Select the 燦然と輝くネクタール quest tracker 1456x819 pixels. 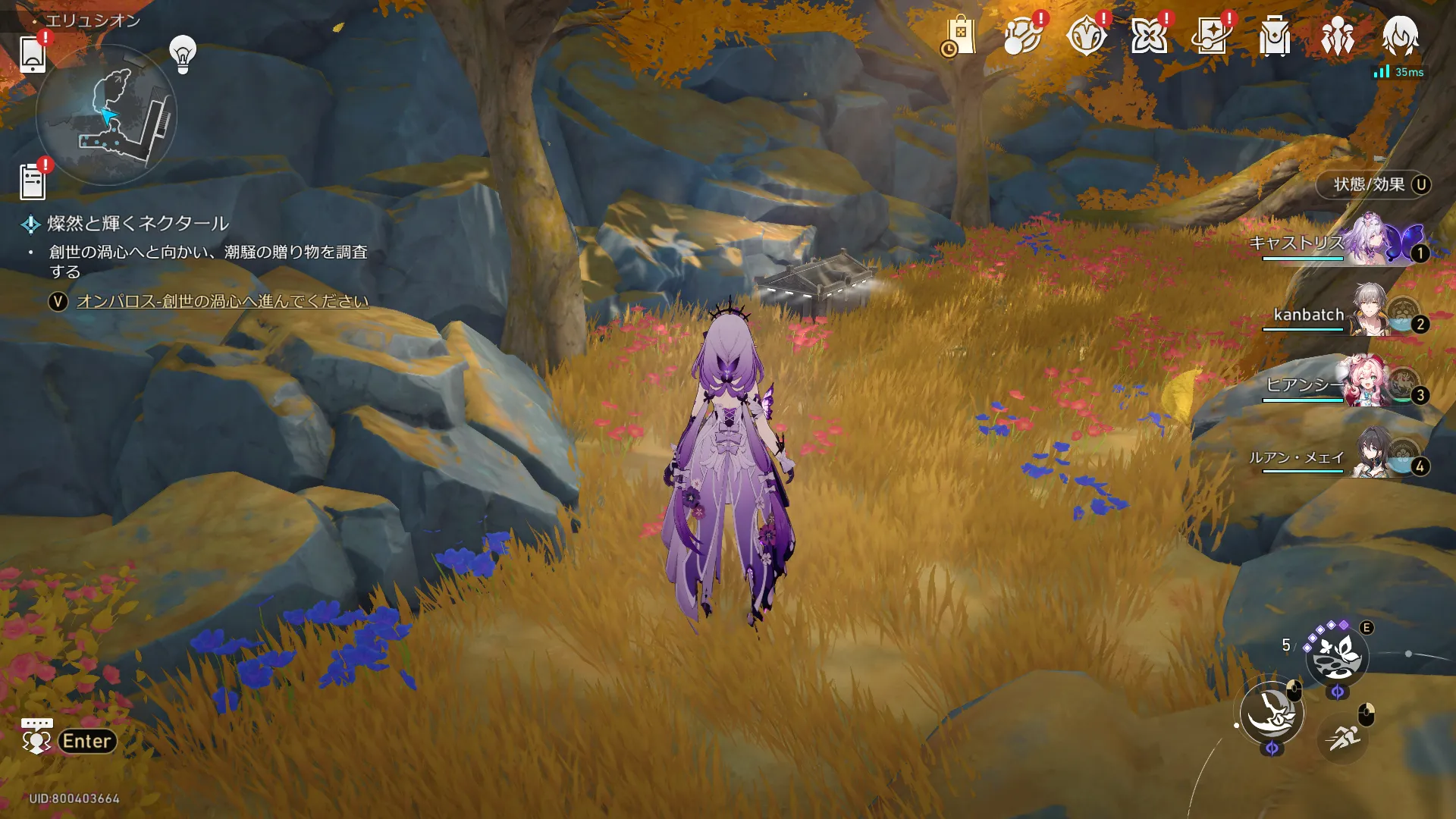point(137,224)
